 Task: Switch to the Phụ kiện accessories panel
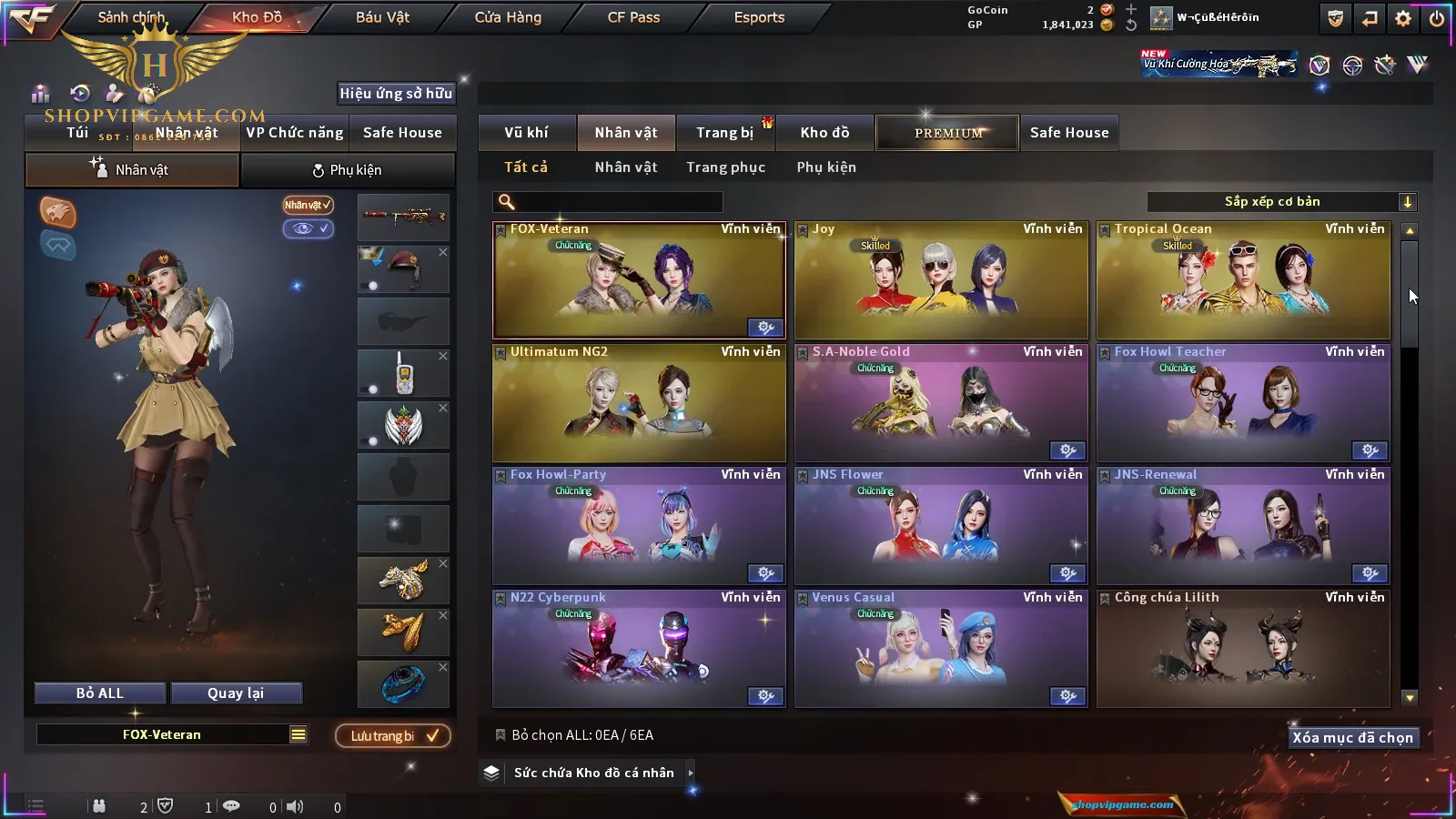point(348,170)
